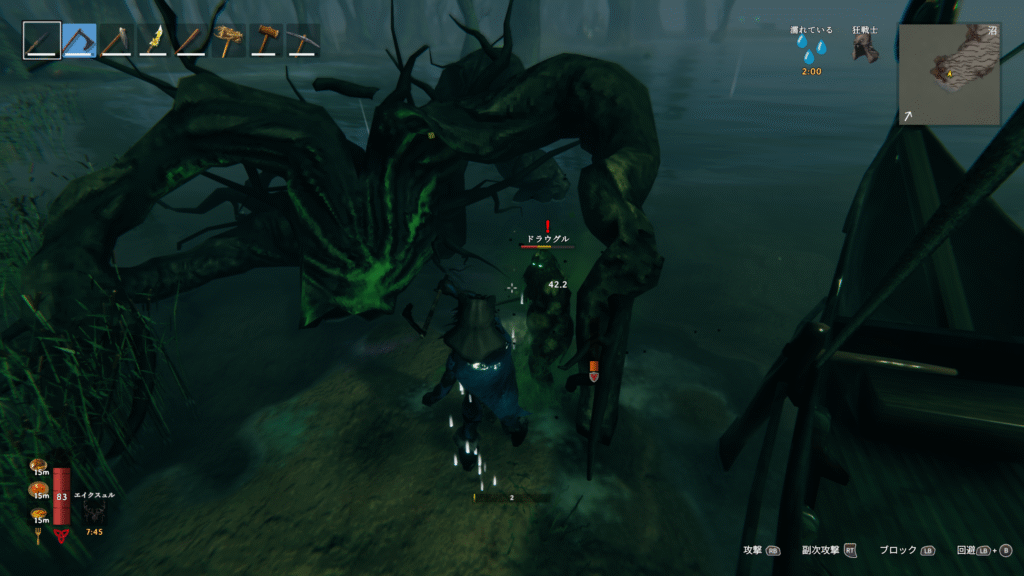Select the golden-bladed knife hotbar slot

[x=153, y=40]
